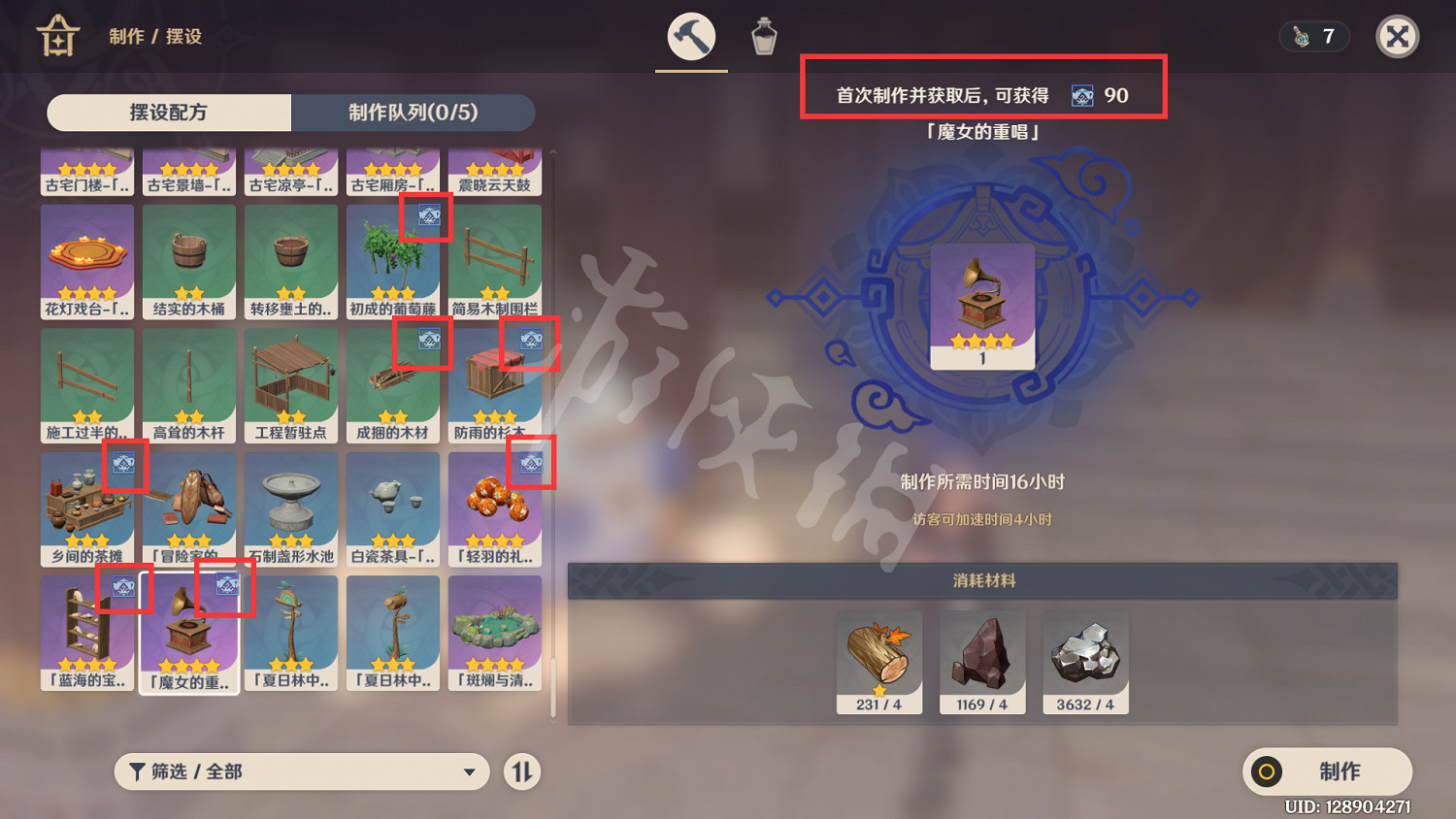The width and height of the screenshot is (1456, 819).
Task: Click the furnishing emblem icon in top-left corner
Action: pyautogui.click(x=58, y=37)
